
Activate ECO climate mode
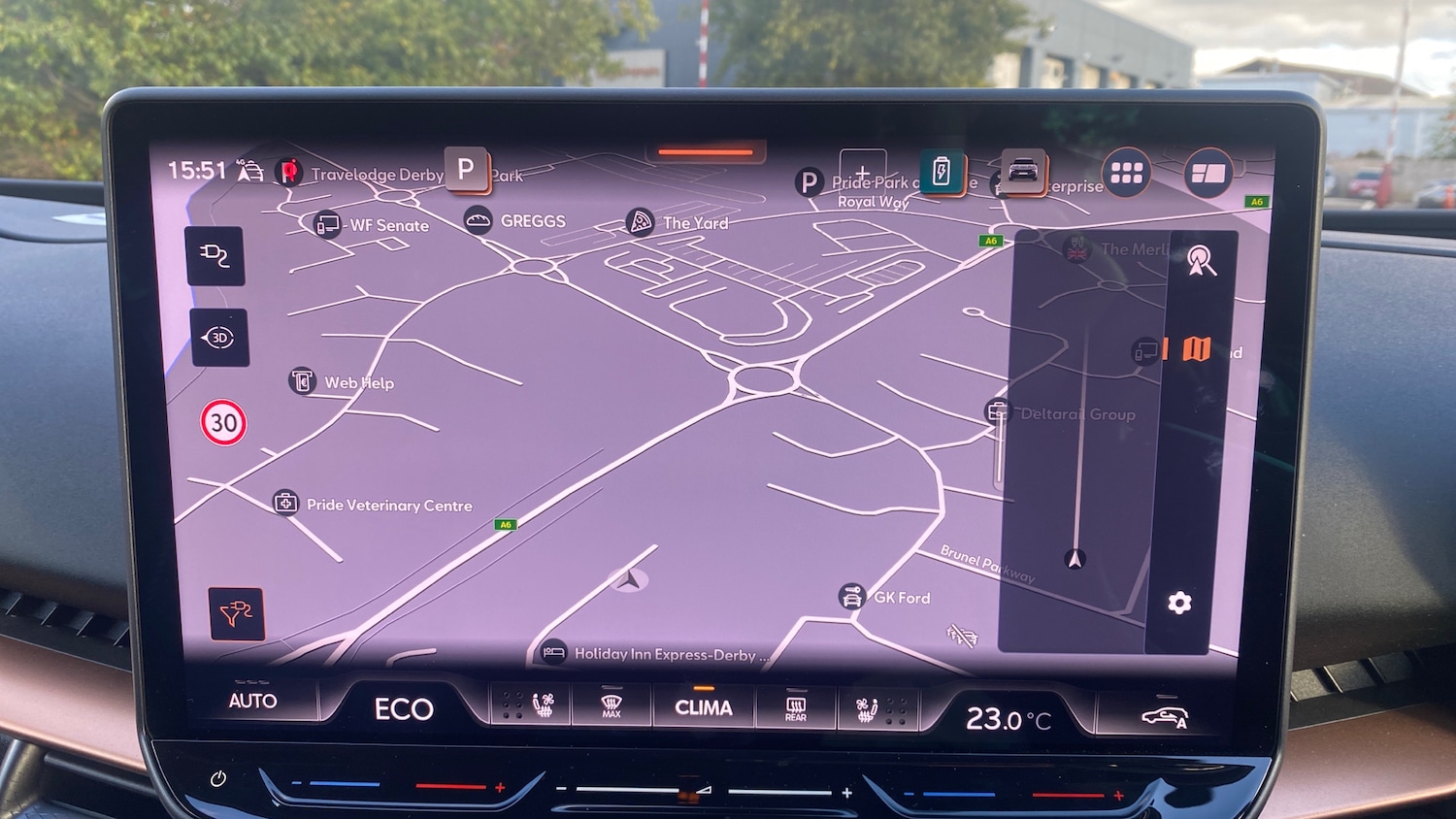click(404, 709)
